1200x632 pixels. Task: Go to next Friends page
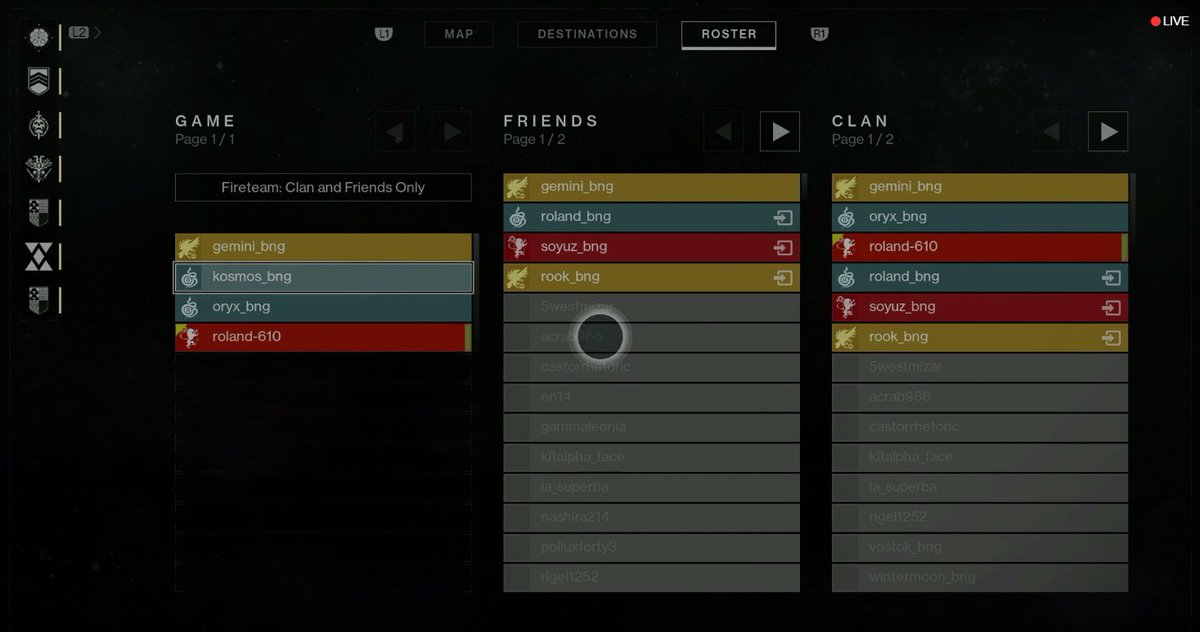tap(780, 131)
